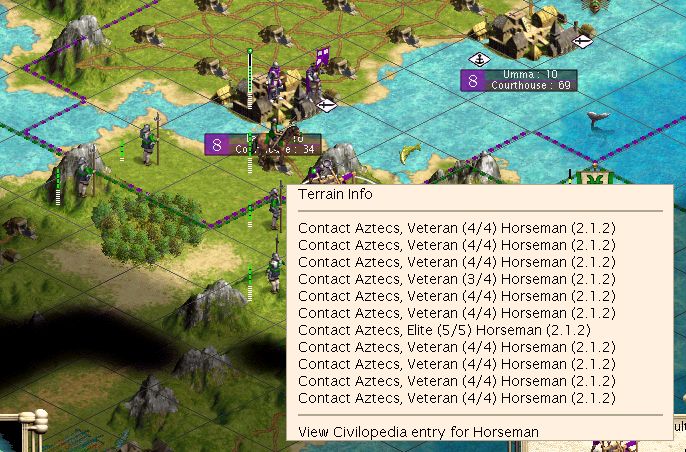View Civilopedia entry for Horseman
The height and width of the screenshot is (452, 686).
[418, 431]
